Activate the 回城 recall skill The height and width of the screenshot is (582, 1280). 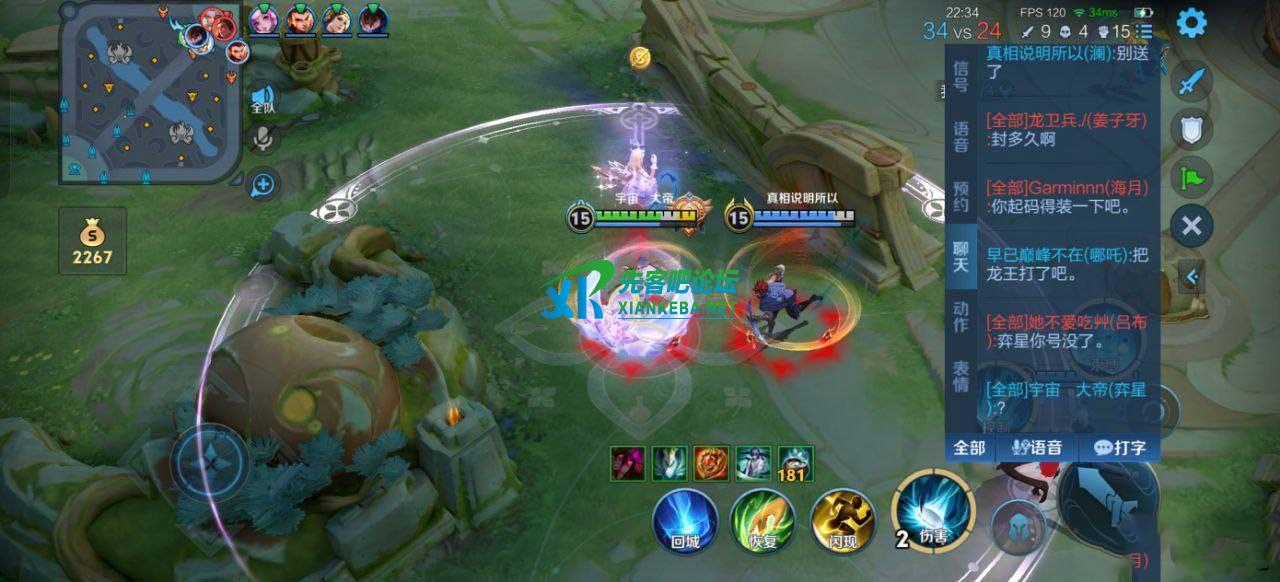[684, 522]
